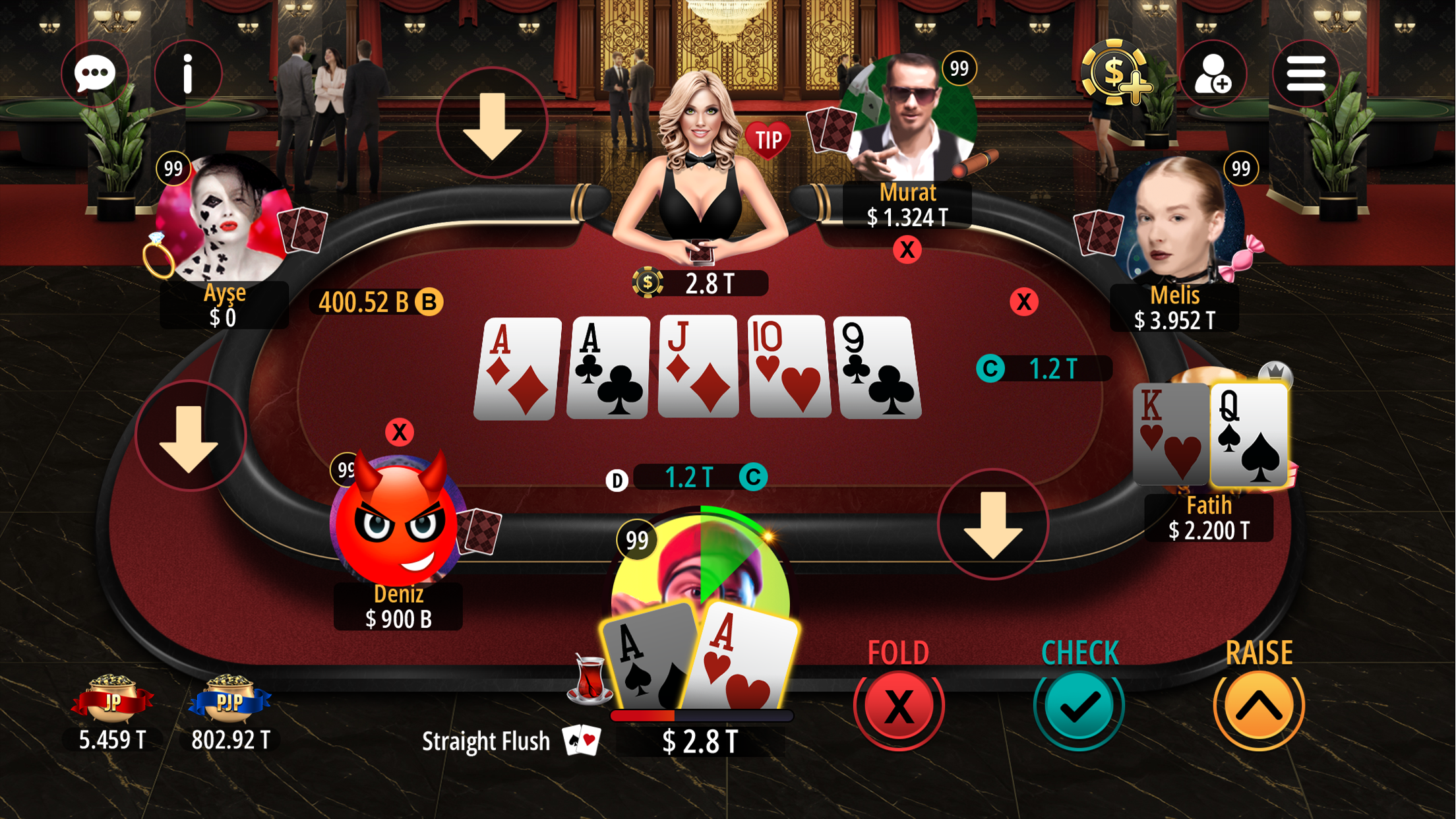1456x819 pixels.
Task: Open the buy chips icon
Action: (x=1114, y=73)
